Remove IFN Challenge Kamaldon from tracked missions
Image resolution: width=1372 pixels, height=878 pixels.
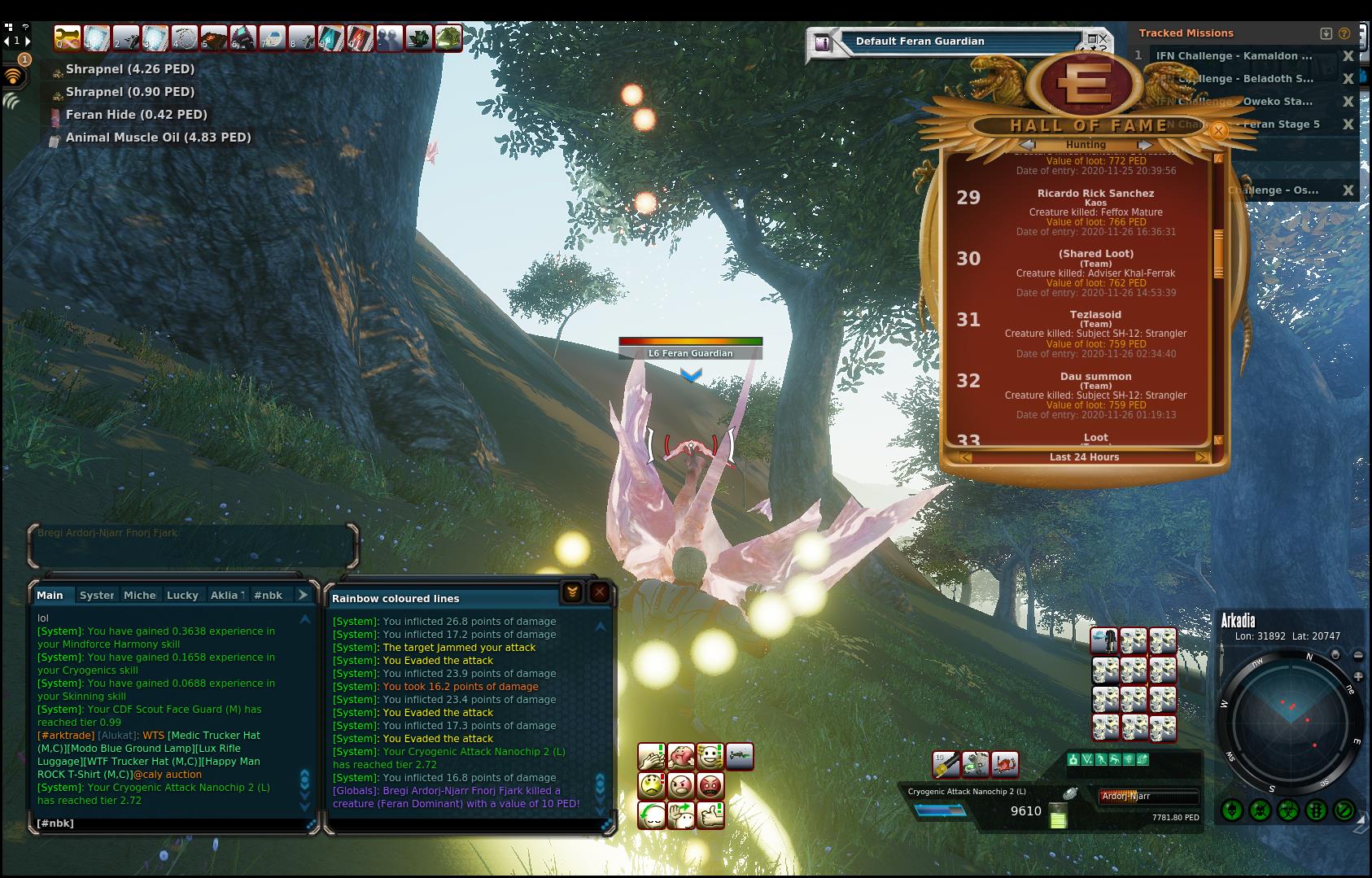coord(1348,56)
